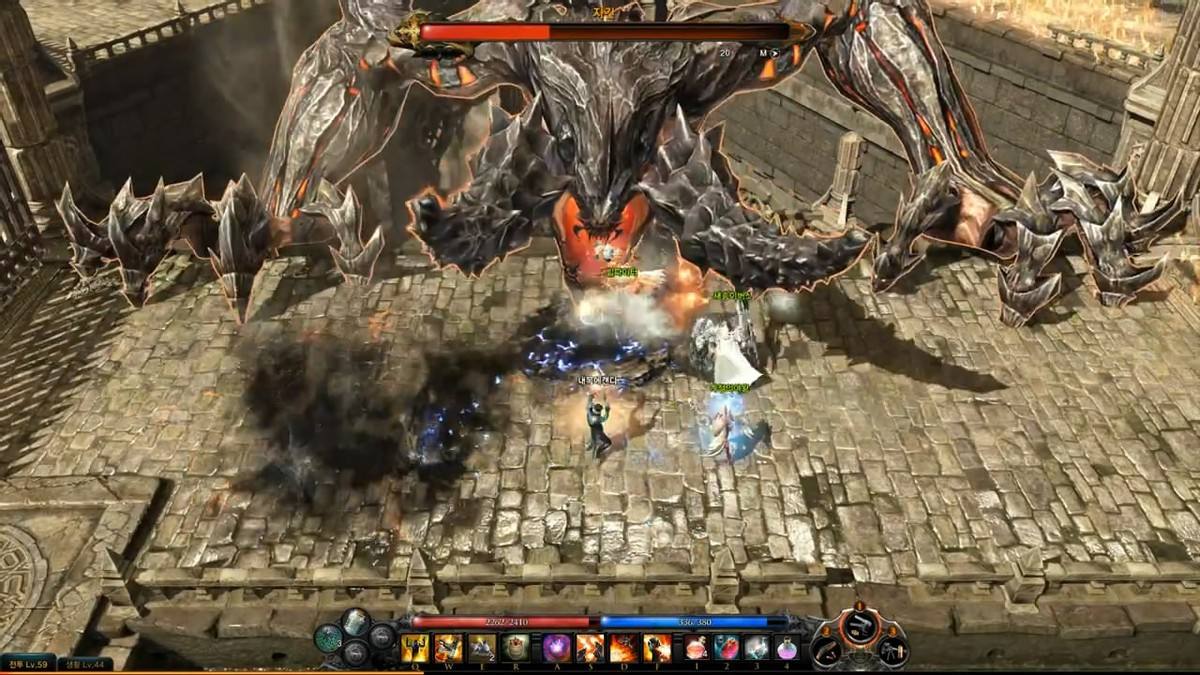The image size is (1200, 675).
Task: Activate the Q skill with raised arms
Action: 414,648
